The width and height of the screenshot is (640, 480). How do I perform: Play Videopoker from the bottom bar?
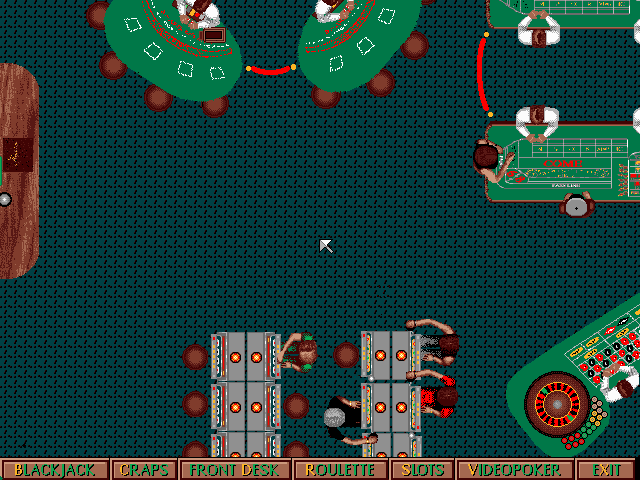pyautogui.click(x=516, y=470)
